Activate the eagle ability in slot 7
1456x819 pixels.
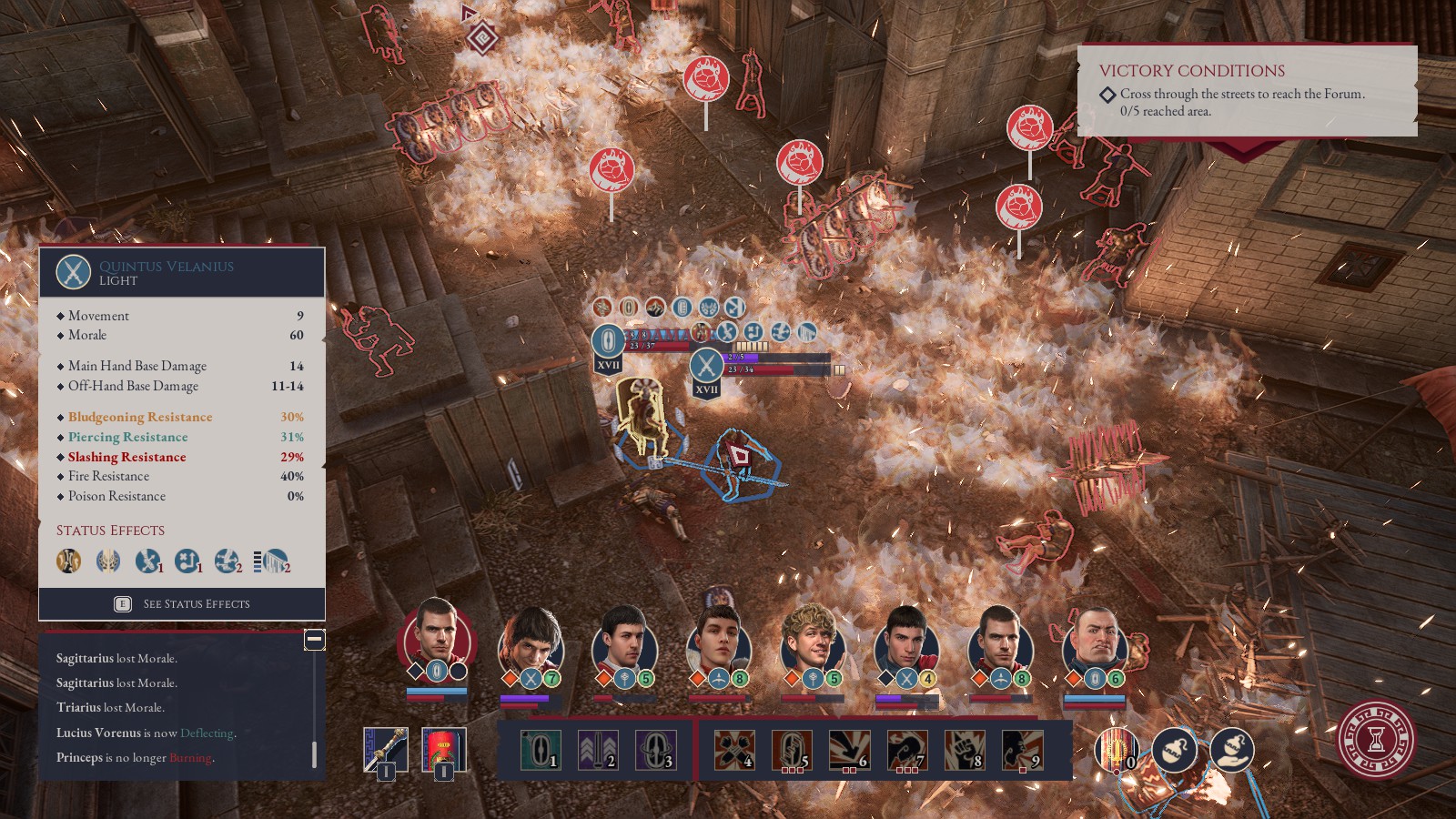[906, 750]
